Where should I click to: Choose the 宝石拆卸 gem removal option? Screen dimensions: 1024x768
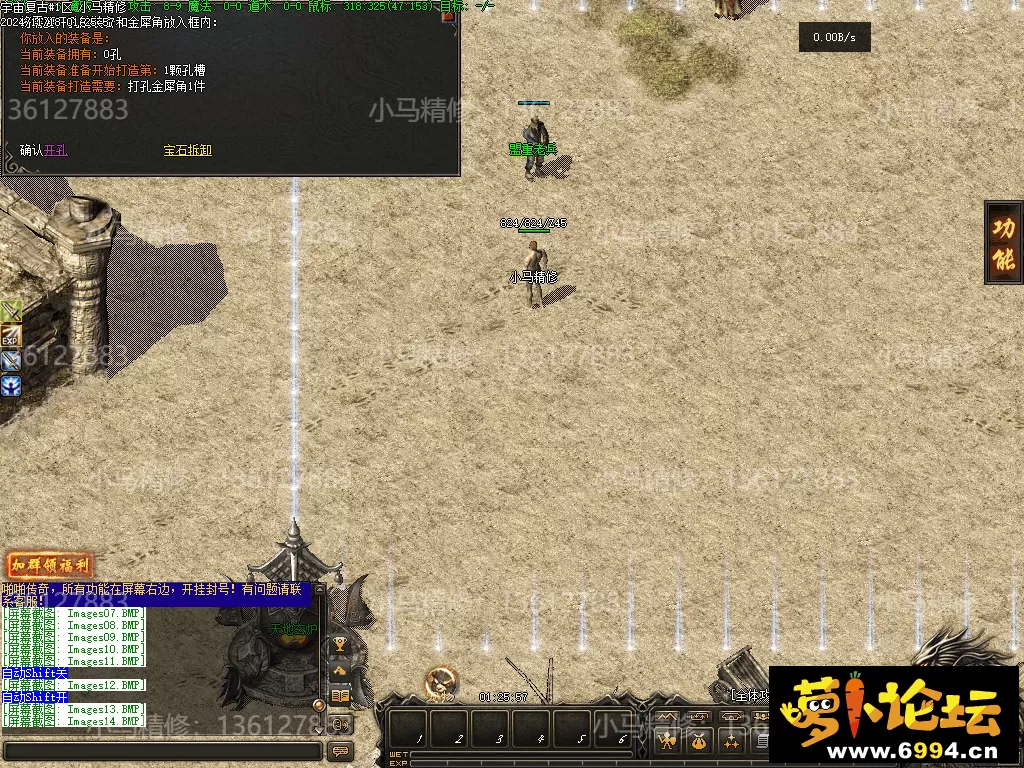(188, 151)
